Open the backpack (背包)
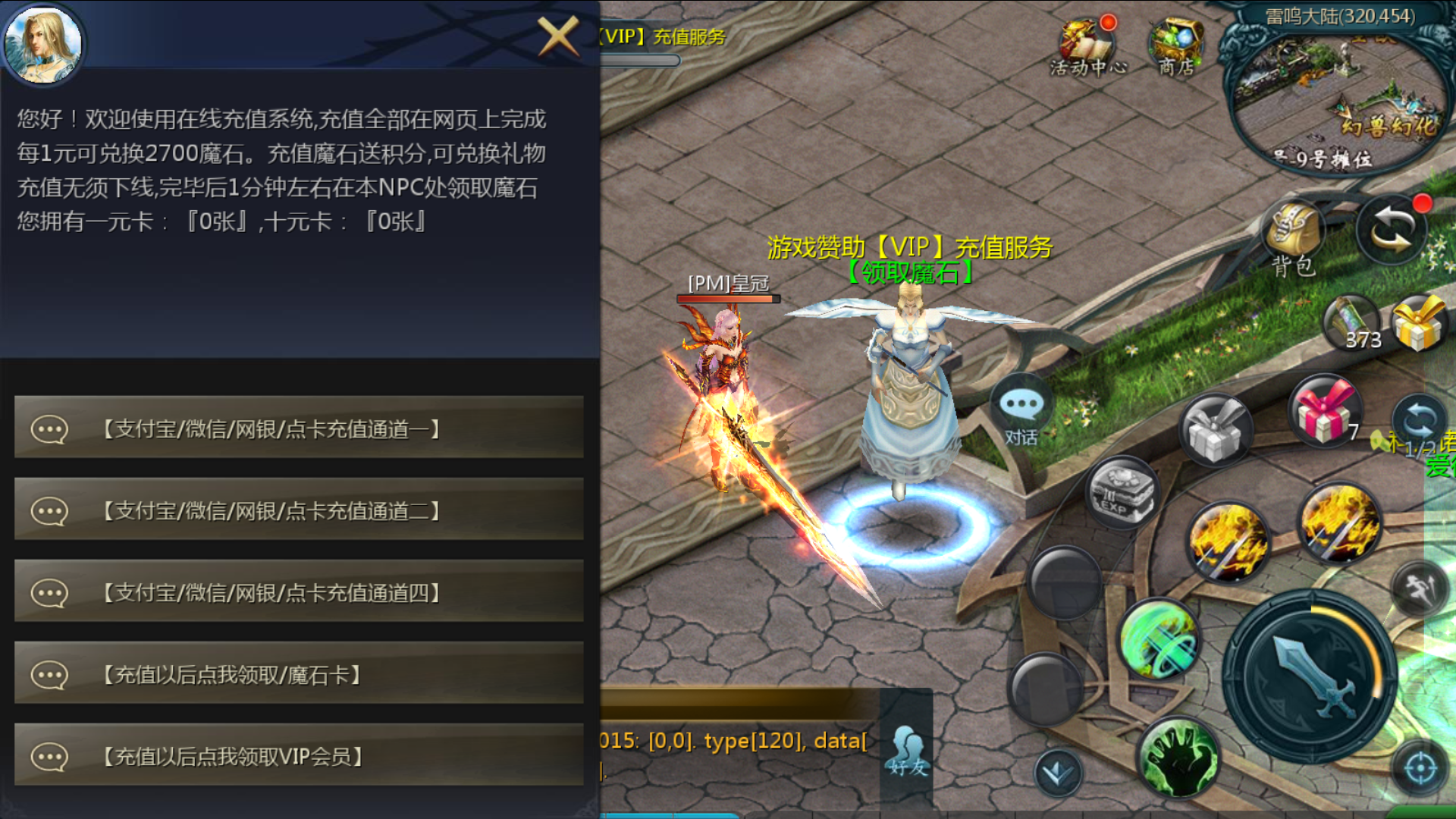Viewport: 1456px width, 819px height. pyautogui.click(x=1293, y=237)
